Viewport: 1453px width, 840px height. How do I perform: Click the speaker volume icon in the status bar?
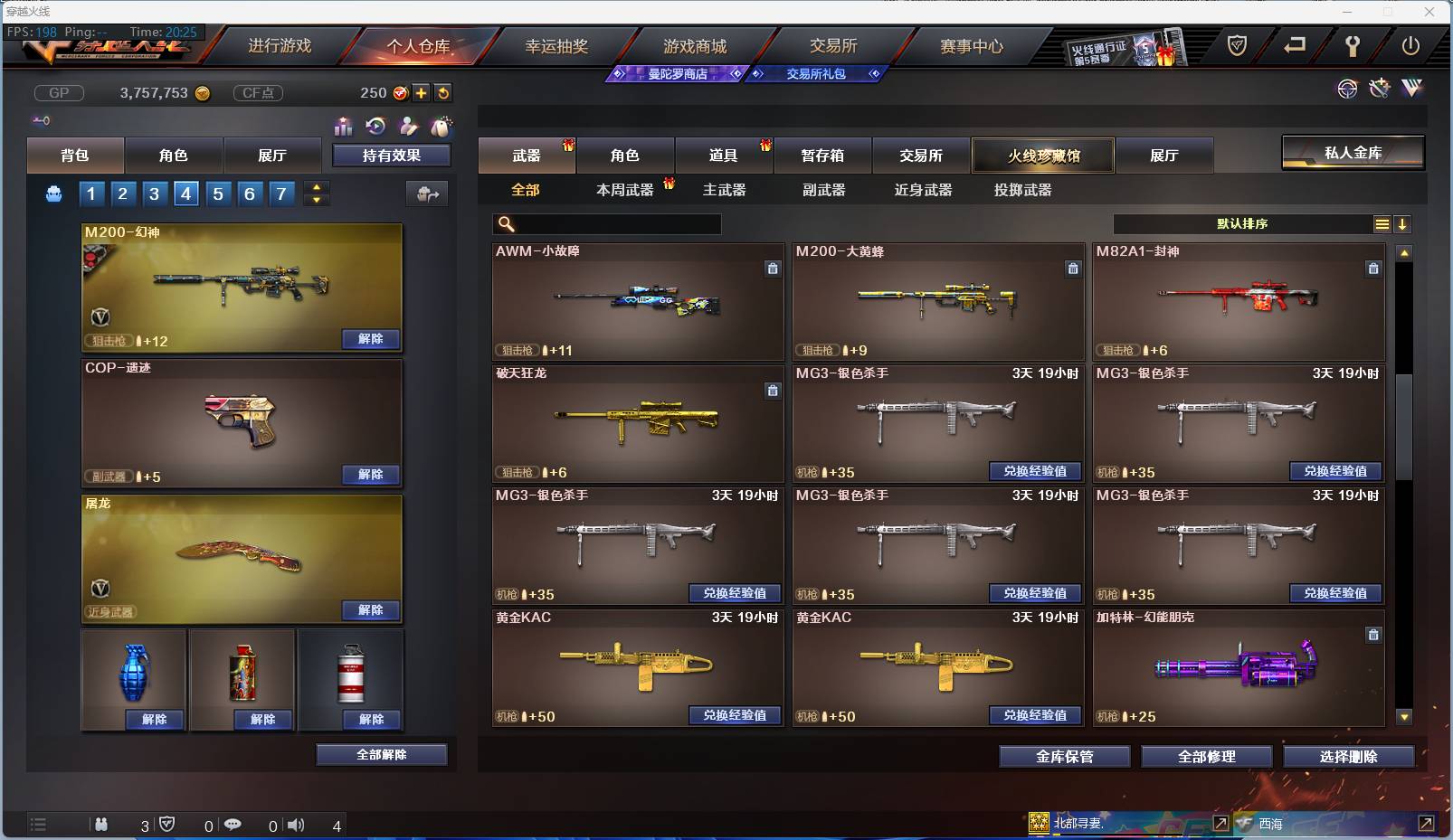[x=296, y=825]
